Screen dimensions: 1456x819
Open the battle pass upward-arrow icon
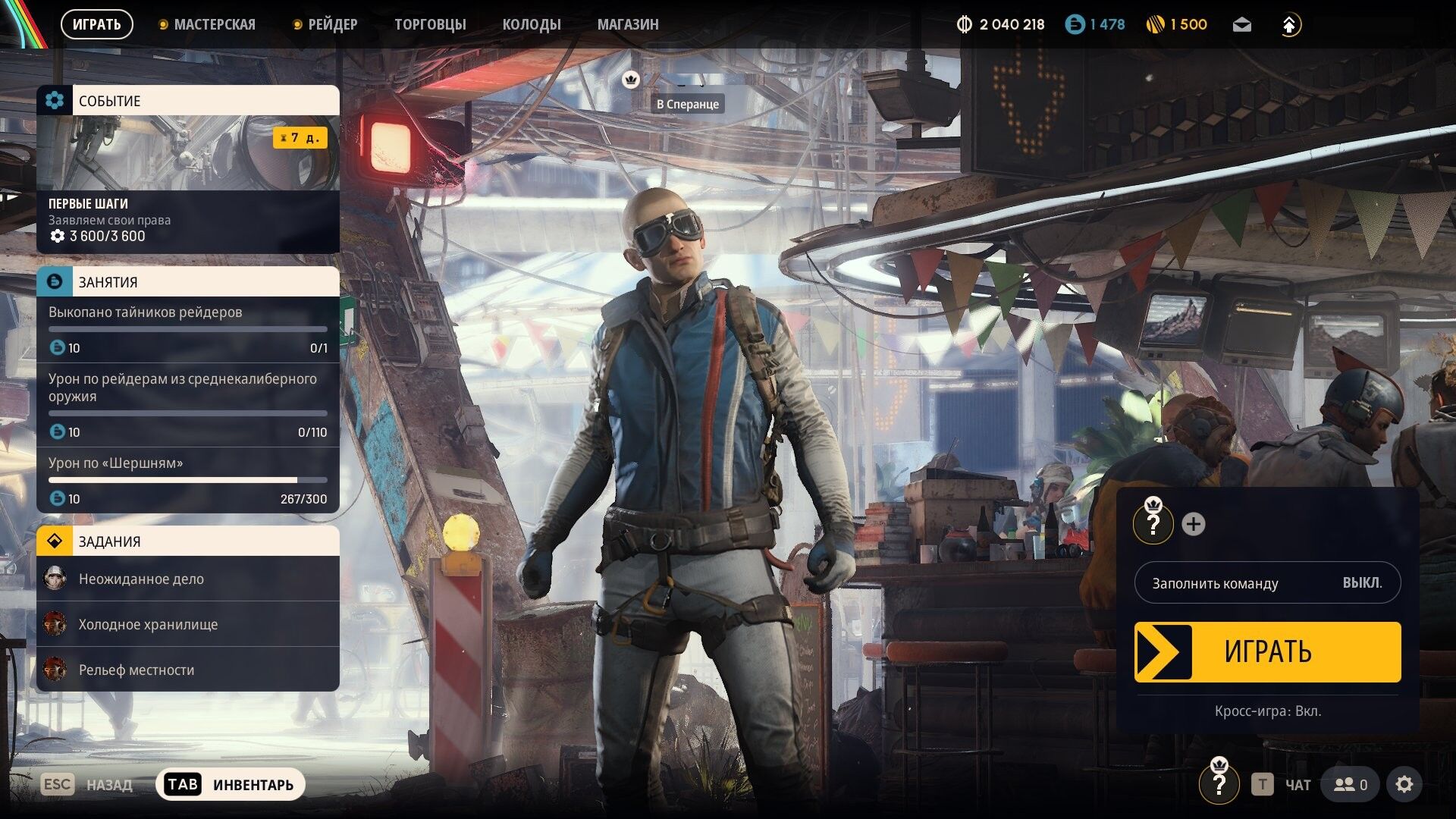(1289, 24)
